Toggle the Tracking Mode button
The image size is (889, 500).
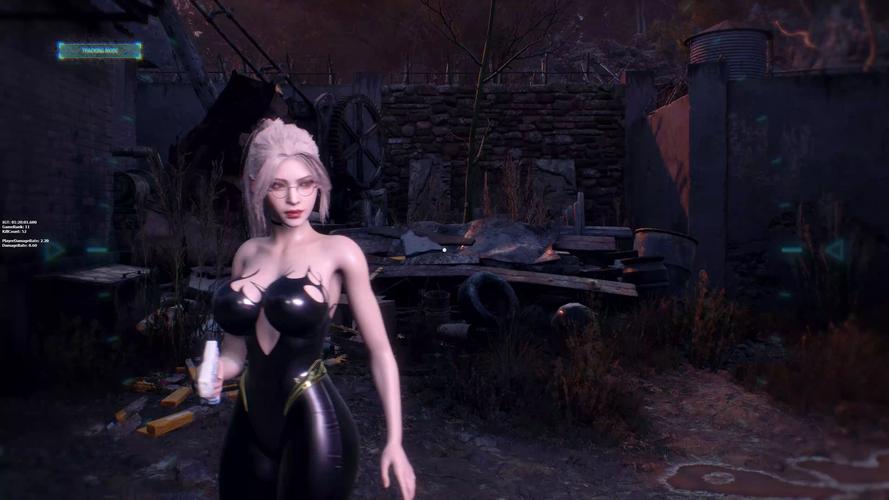point(99,50)
